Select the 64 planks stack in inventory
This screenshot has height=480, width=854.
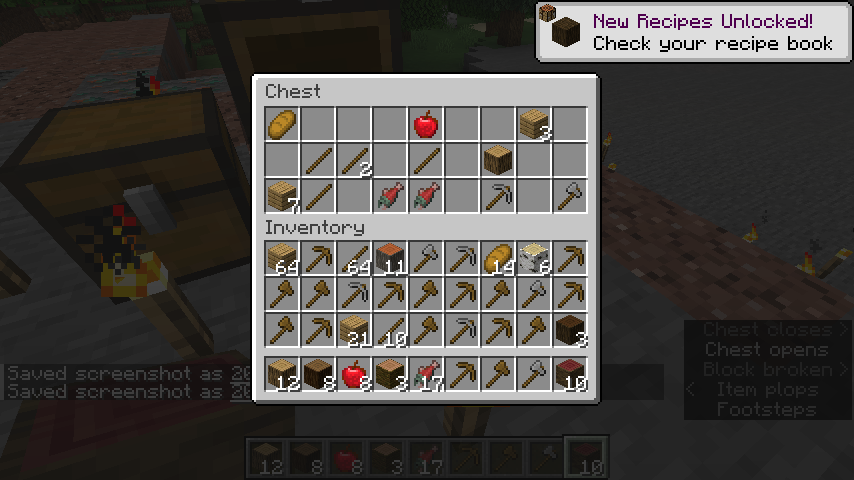(x=282, y=259)
